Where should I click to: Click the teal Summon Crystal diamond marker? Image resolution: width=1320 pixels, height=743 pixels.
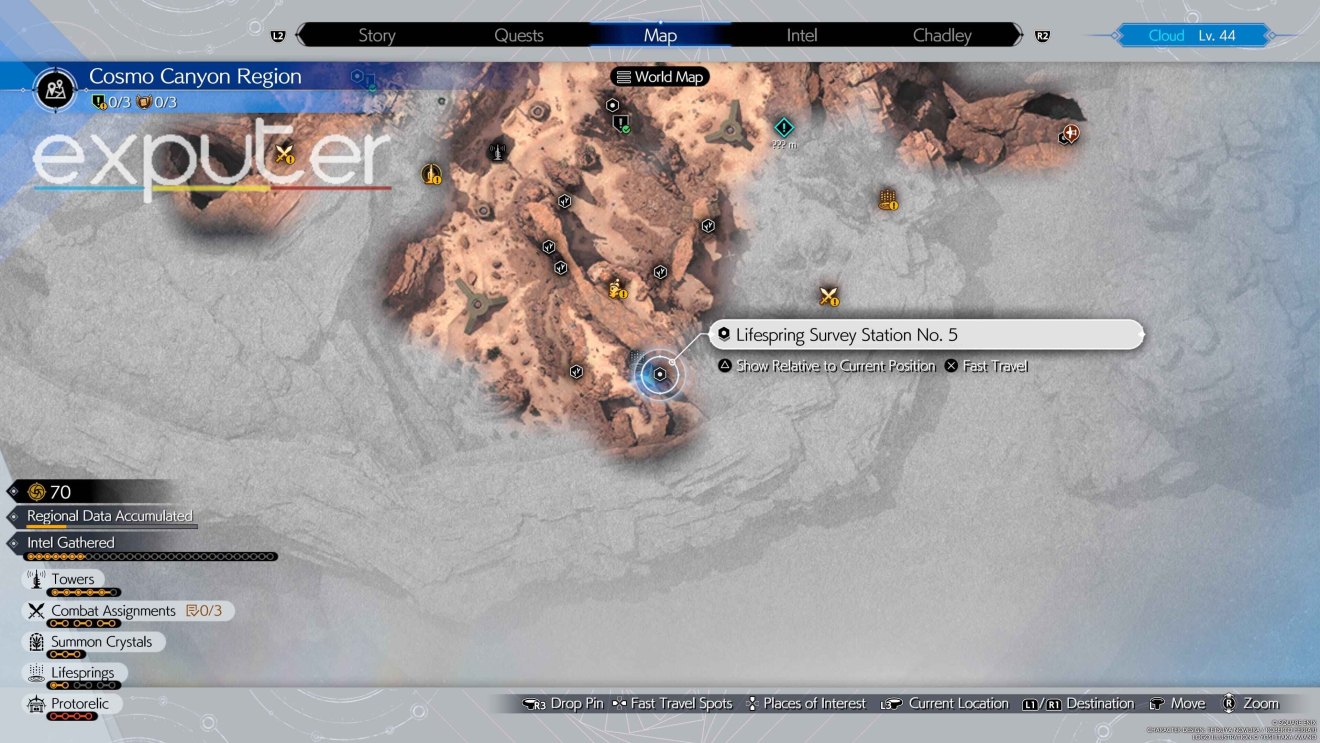tap(784, 128)
